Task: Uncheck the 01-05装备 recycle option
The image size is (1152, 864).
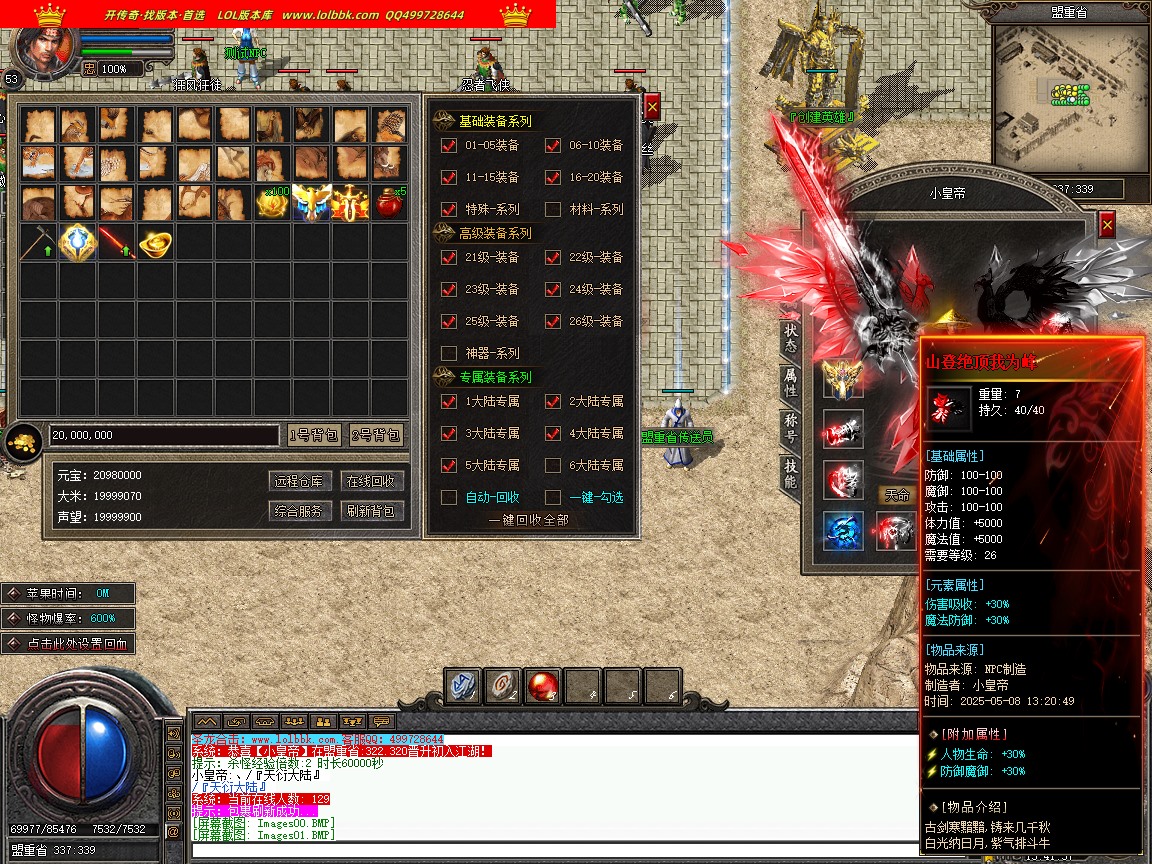Action: click(449, 145)
